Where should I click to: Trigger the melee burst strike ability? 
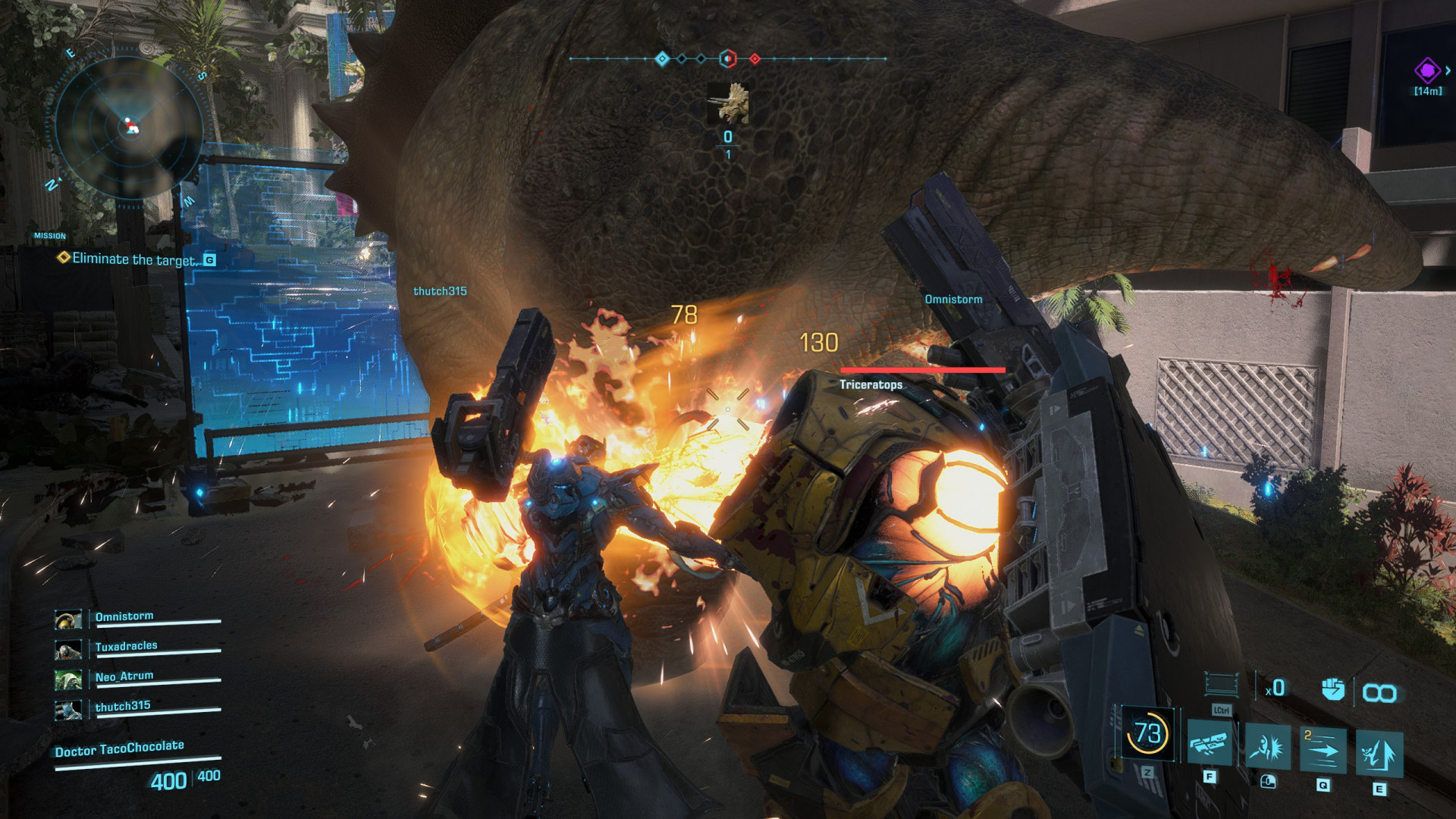pos(1267,748)
